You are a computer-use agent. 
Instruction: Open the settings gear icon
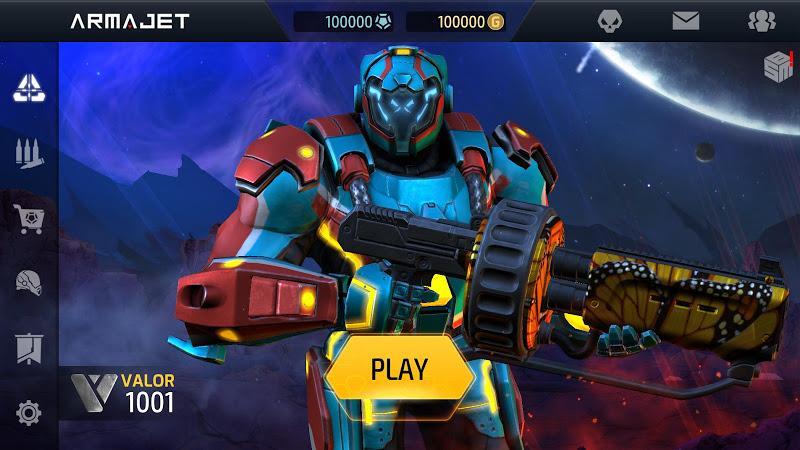point(28,412)
